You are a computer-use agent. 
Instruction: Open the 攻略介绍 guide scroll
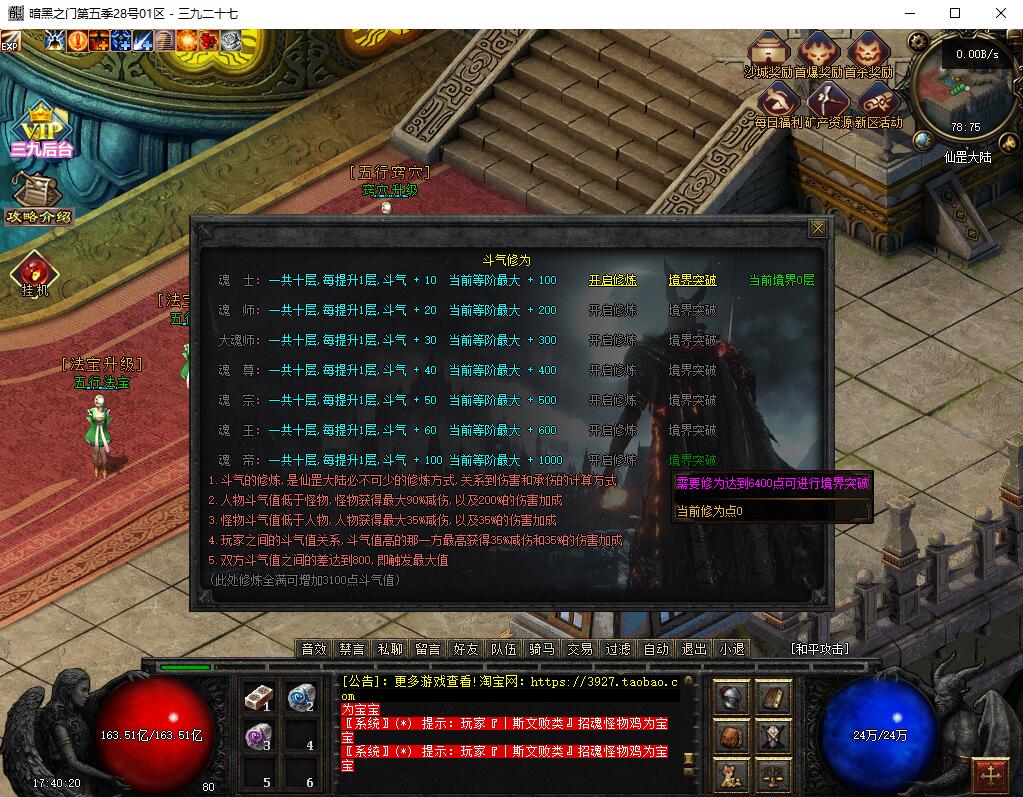tap(39, 198)
